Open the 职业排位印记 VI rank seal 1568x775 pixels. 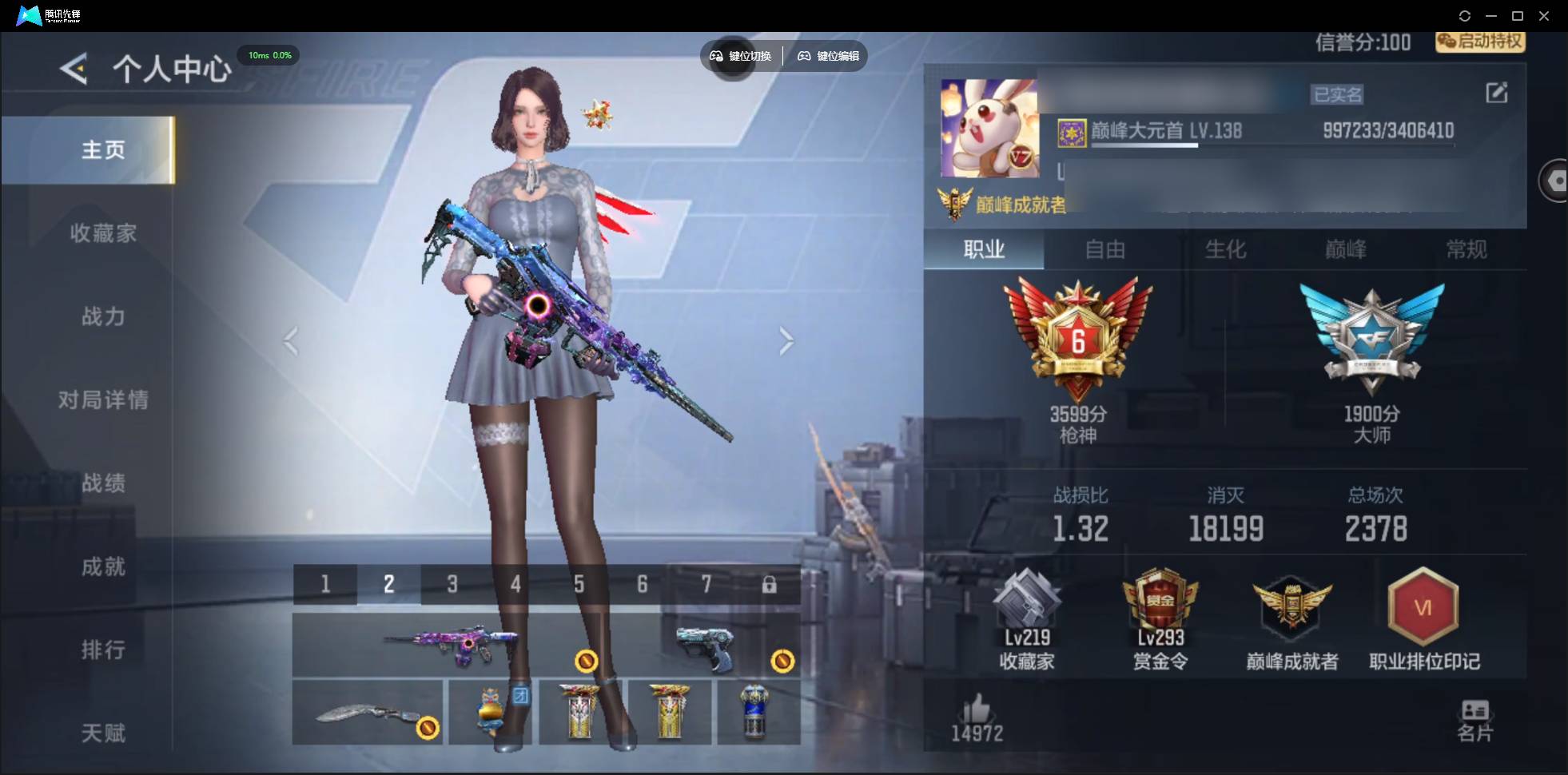(1424, 615)
